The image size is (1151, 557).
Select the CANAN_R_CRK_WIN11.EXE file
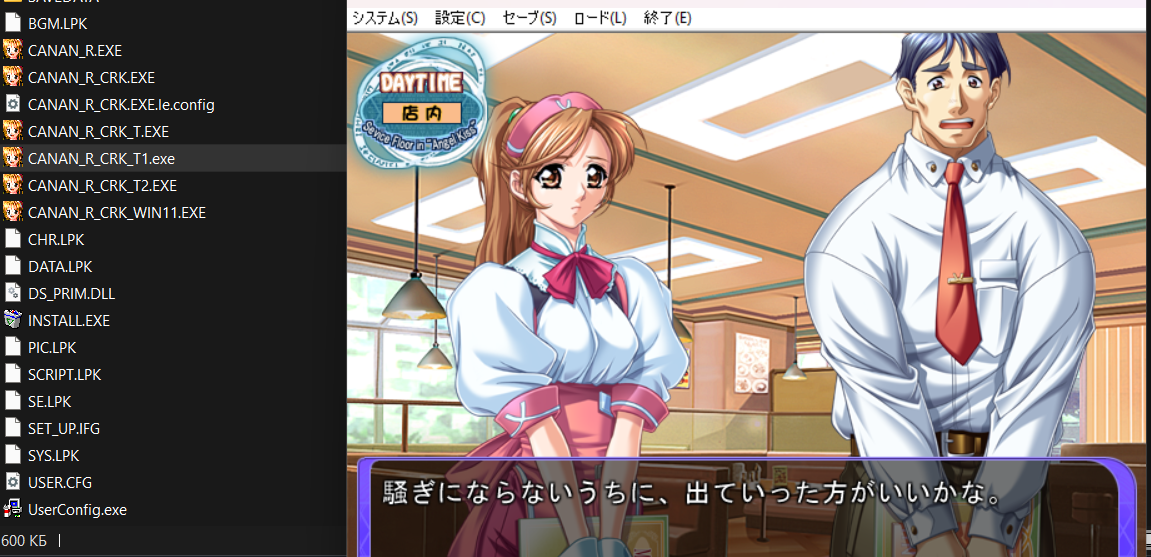(116, 213)
